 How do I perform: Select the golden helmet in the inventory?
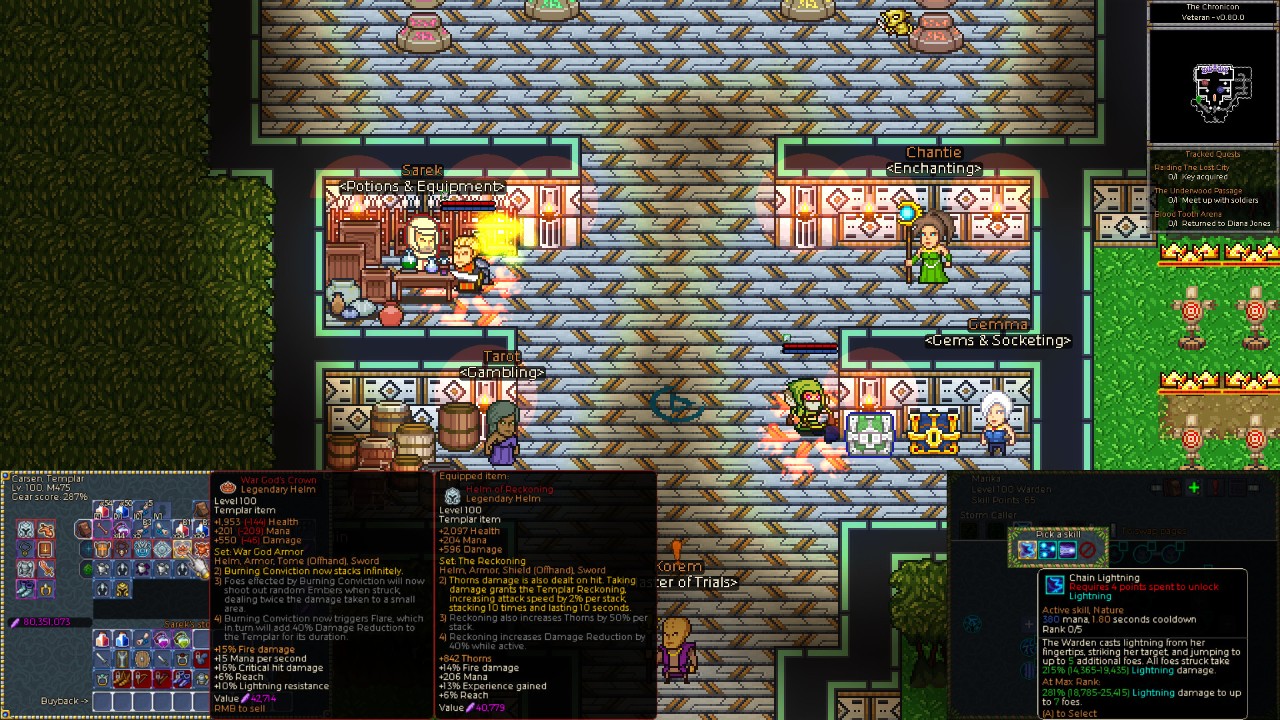122,589
